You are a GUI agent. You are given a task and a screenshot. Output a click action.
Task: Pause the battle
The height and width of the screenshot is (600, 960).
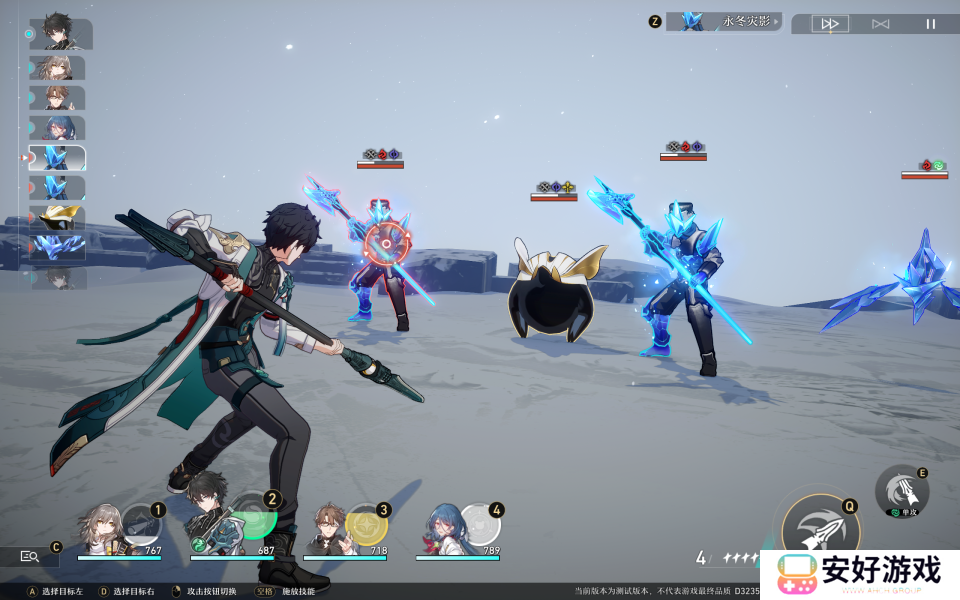[x=931, y=24]
